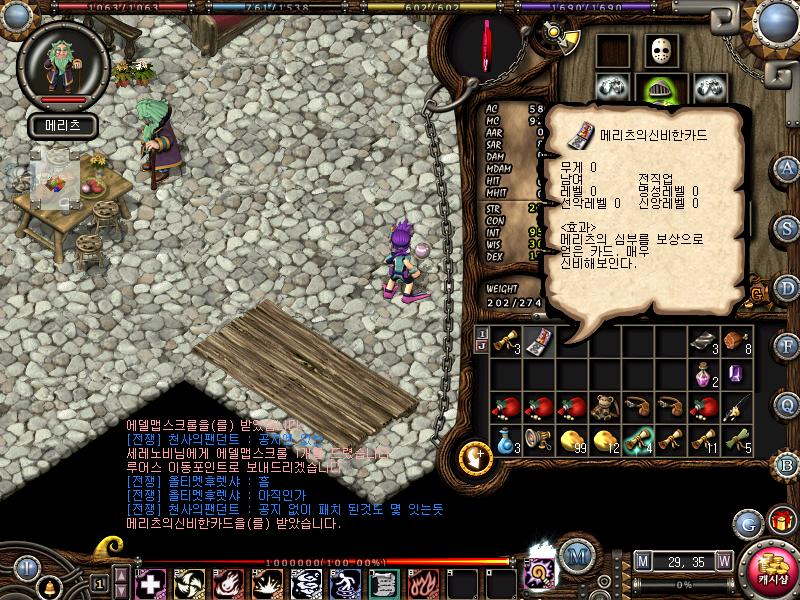Image resolution: width=800 pixels, height=600 pixels.
Task: Select the fishing rod item
Action: point(736,406)
